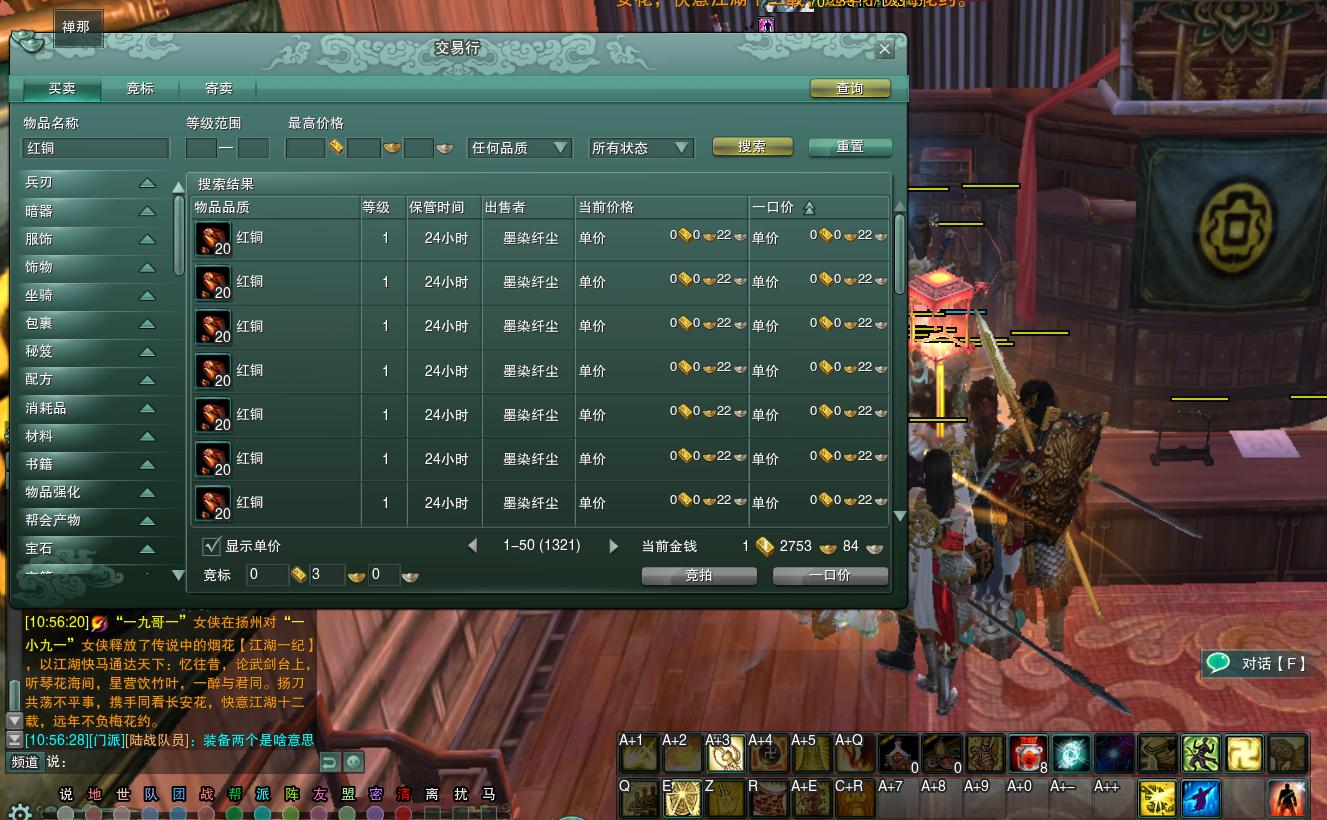This screenshot has width=1327, height=820.
Task: Open the 频道 chat channel selector
Action: [x=25, y=762]
